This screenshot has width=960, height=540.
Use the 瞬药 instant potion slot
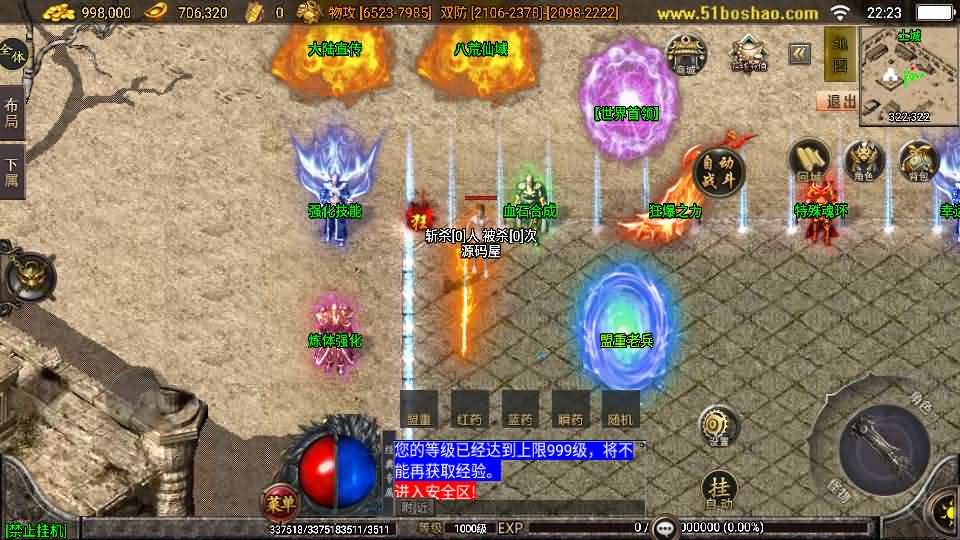(570, 409)
